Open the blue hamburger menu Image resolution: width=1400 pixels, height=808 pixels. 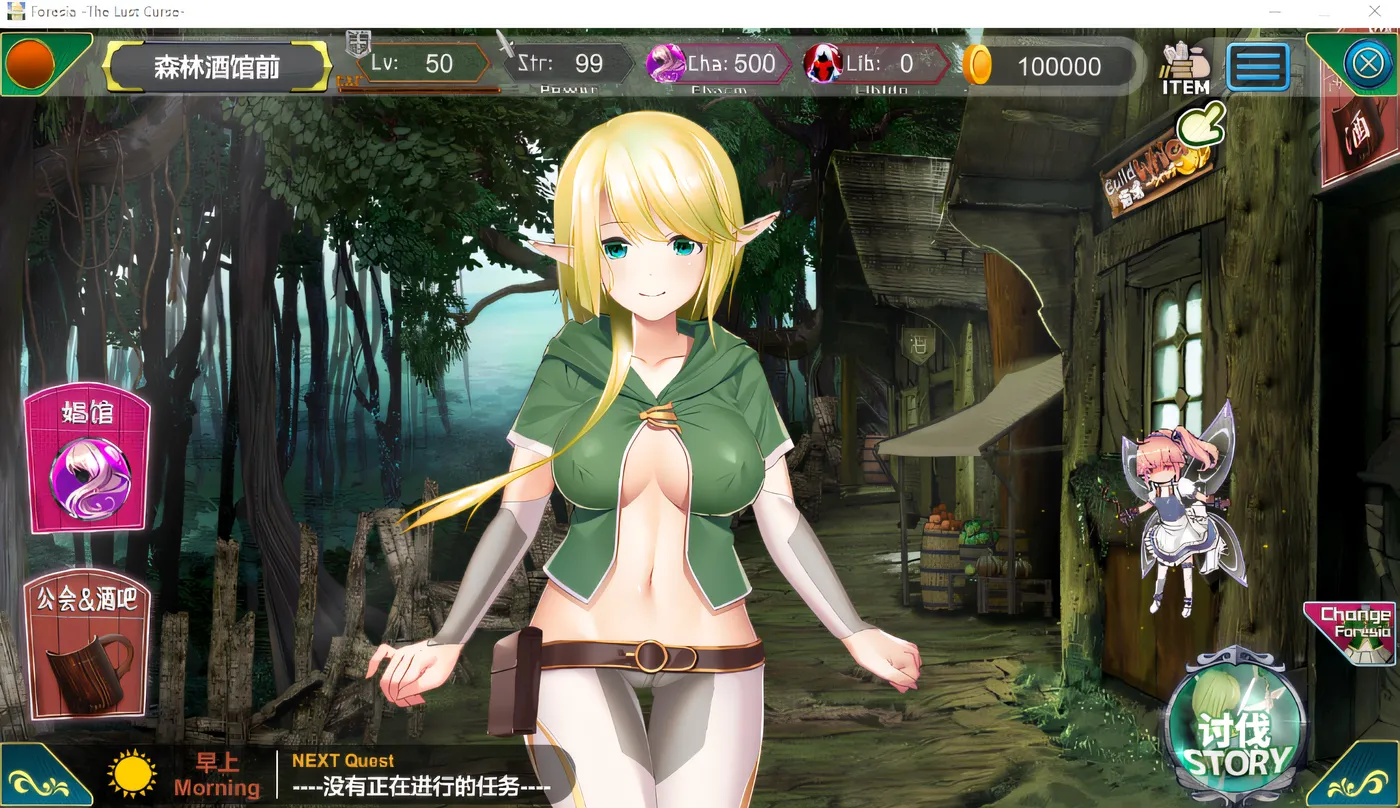[1257, 66]
